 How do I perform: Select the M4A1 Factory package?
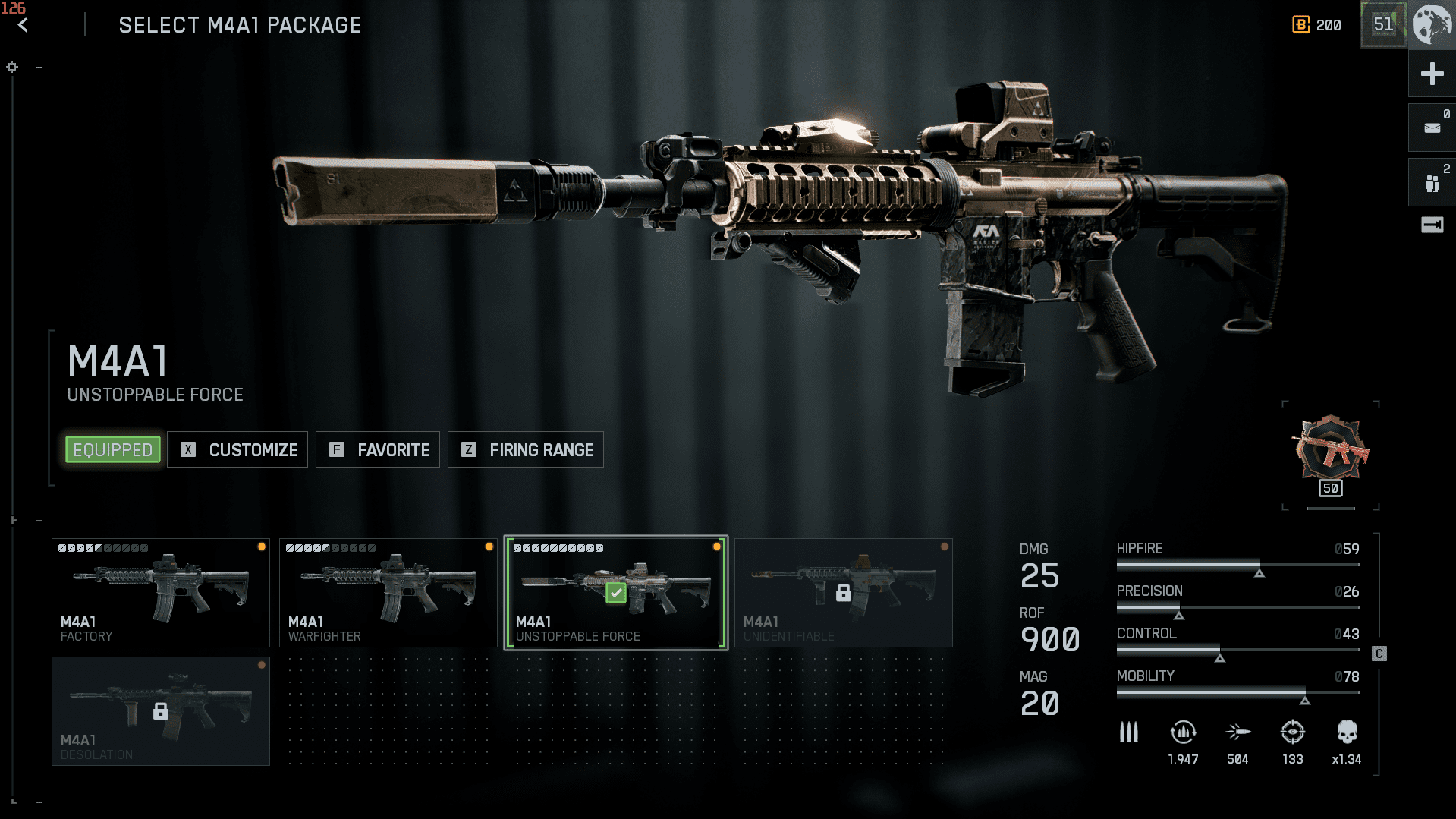click(x=161, y=593)
